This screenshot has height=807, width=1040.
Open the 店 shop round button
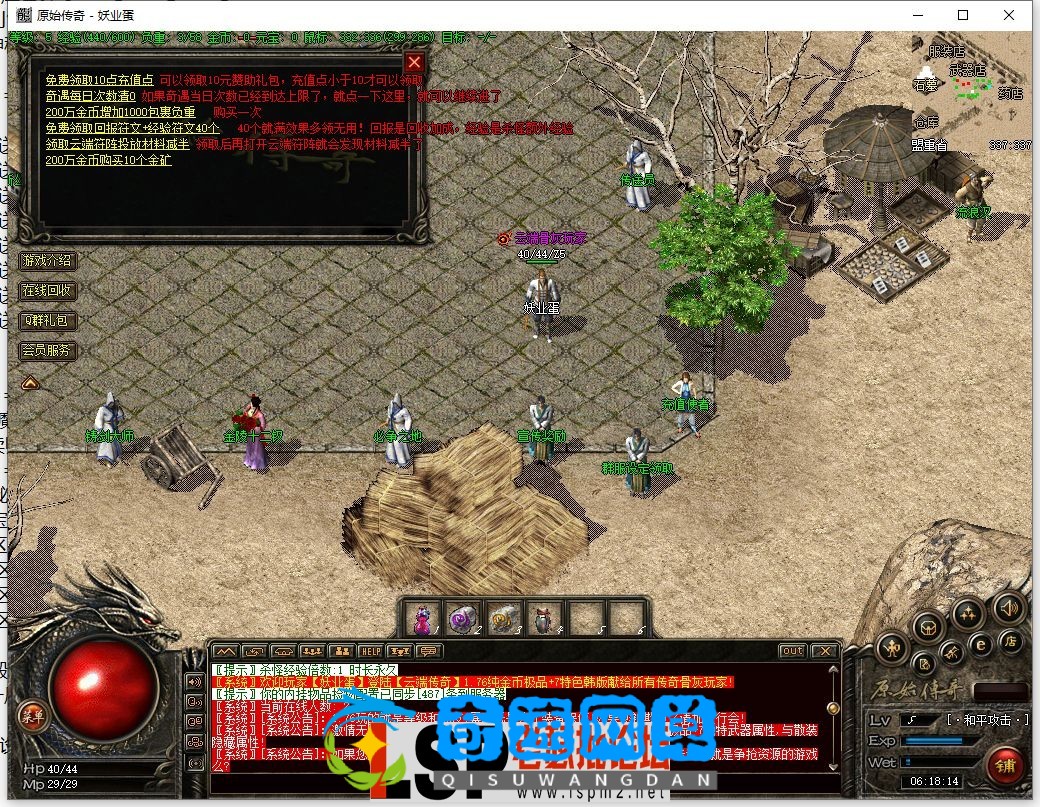pos(1011,641)
